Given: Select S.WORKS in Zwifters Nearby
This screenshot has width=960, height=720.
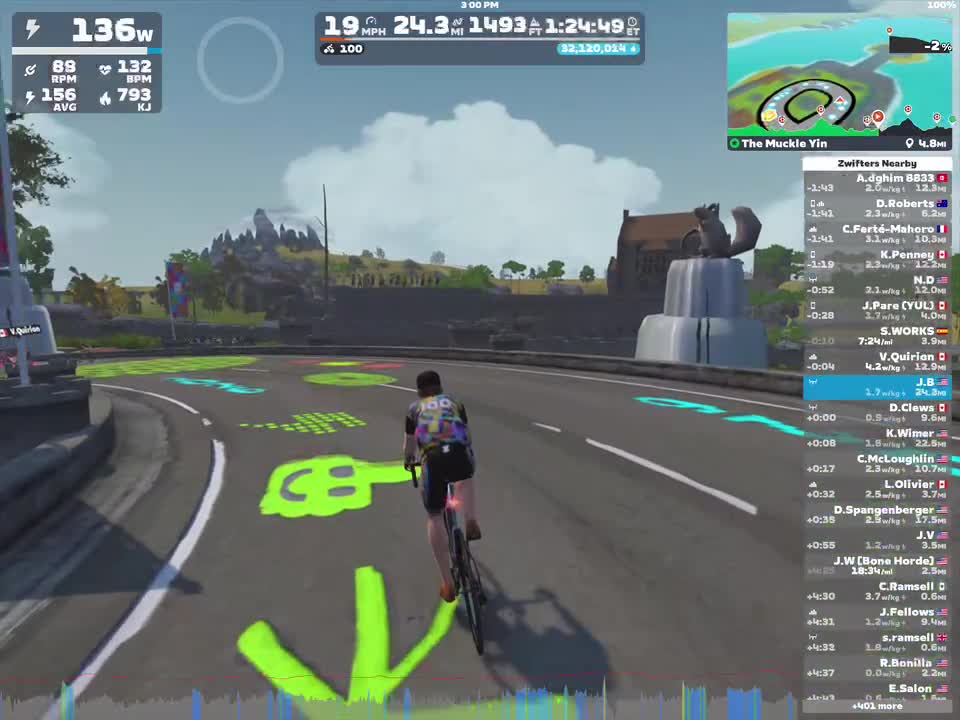Looking at the screenshot, I should 877,336.
